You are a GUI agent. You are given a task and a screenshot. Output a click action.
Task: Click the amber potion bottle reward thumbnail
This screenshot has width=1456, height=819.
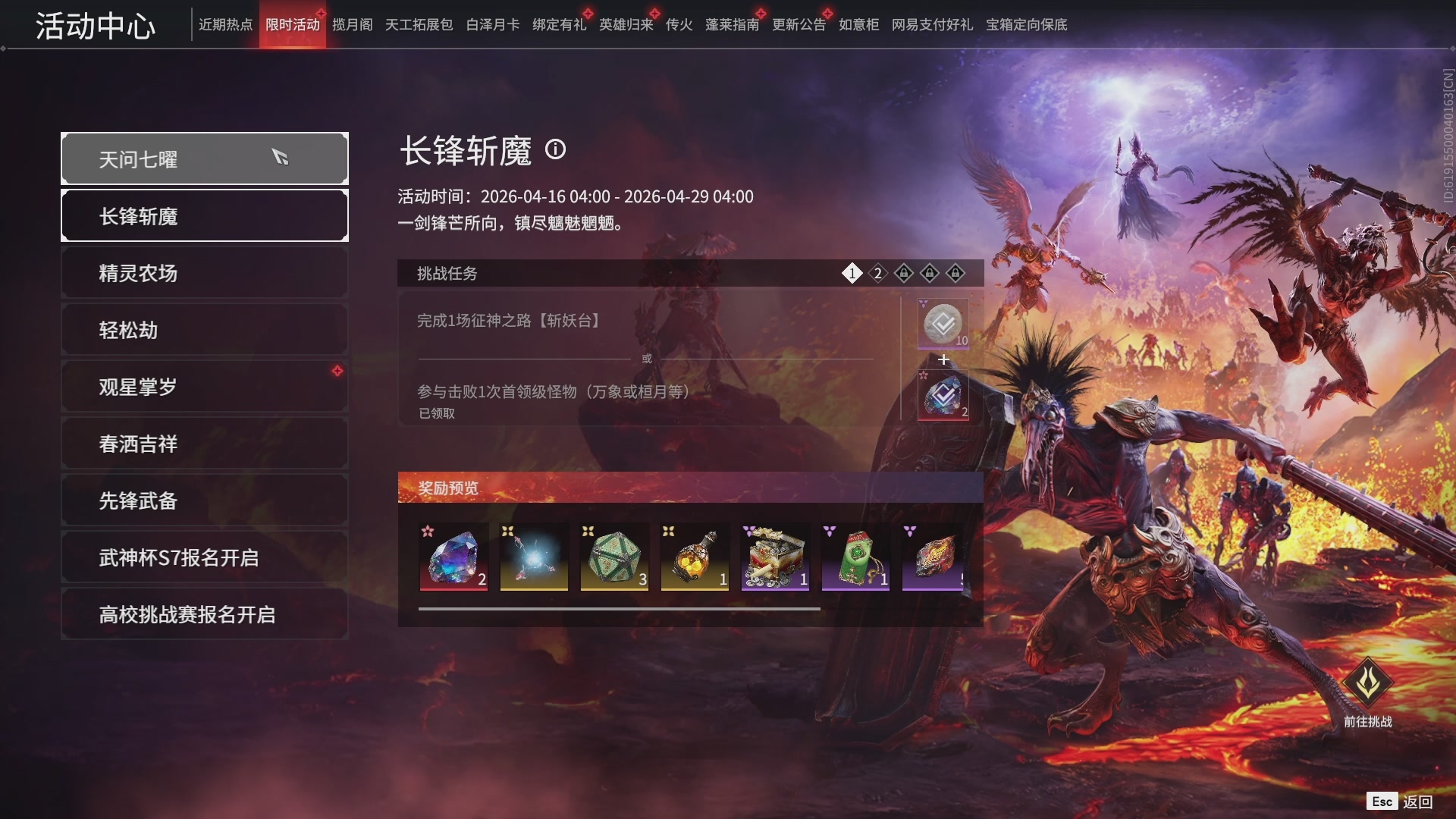point(695,557)
